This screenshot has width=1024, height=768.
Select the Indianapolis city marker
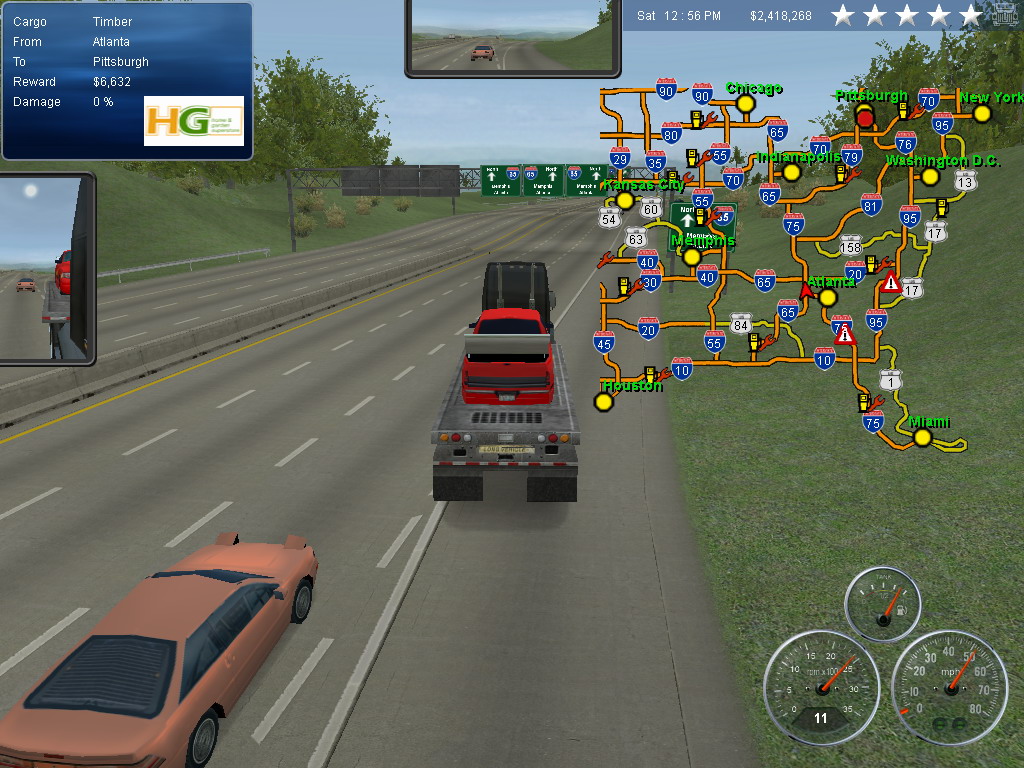click(x=792, y=172)
